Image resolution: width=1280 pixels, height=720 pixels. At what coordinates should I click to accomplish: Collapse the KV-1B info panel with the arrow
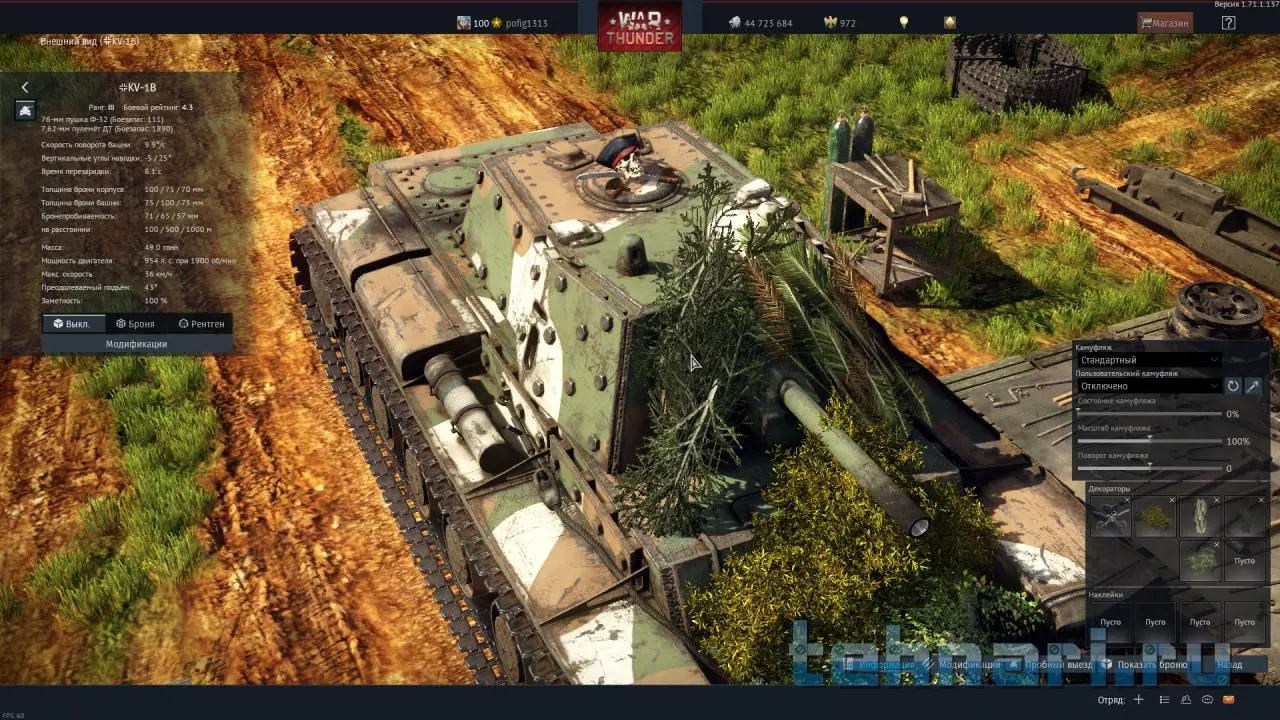pos(25,88)
